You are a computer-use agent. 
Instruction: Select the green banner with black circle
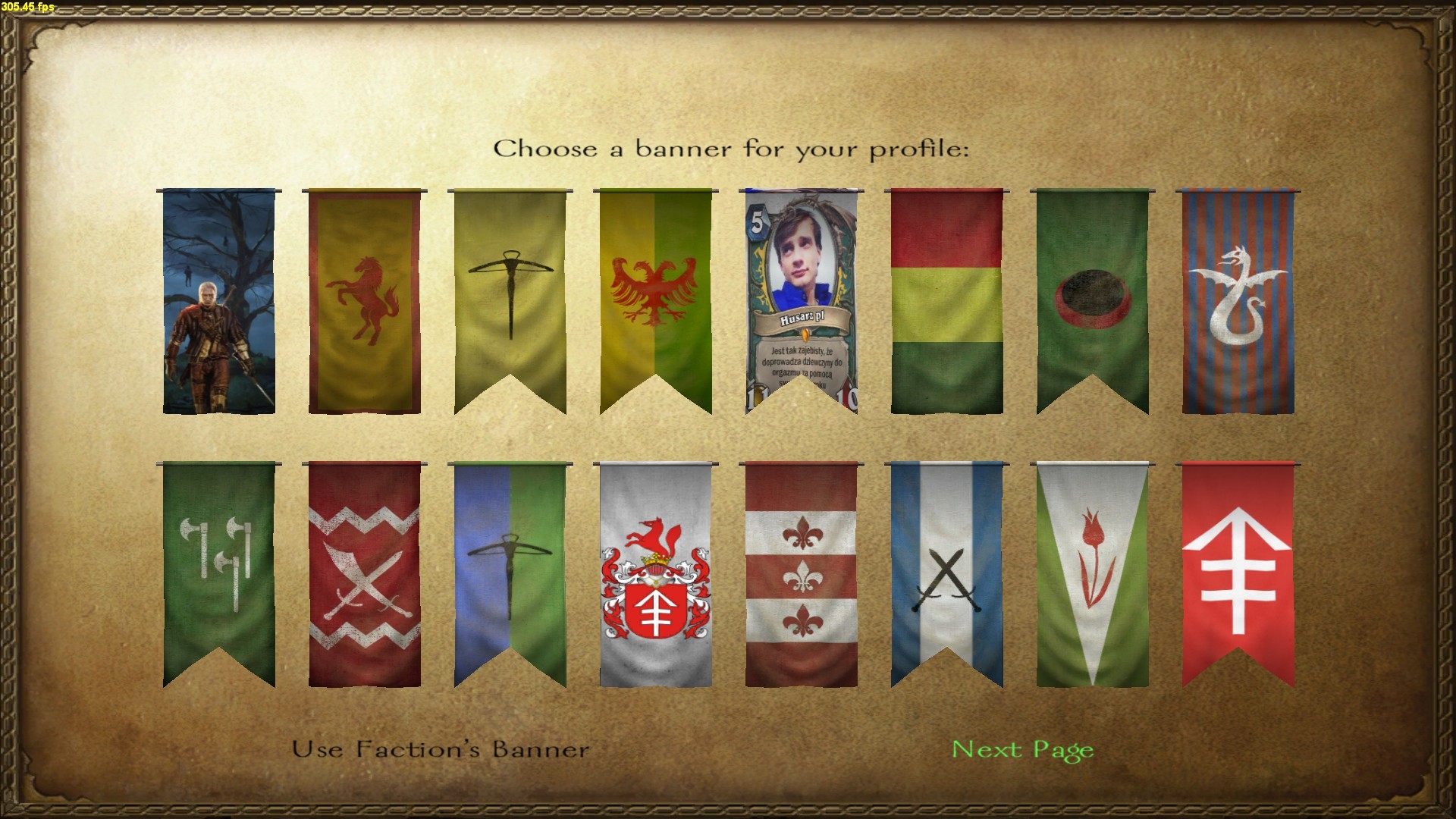1092,301
